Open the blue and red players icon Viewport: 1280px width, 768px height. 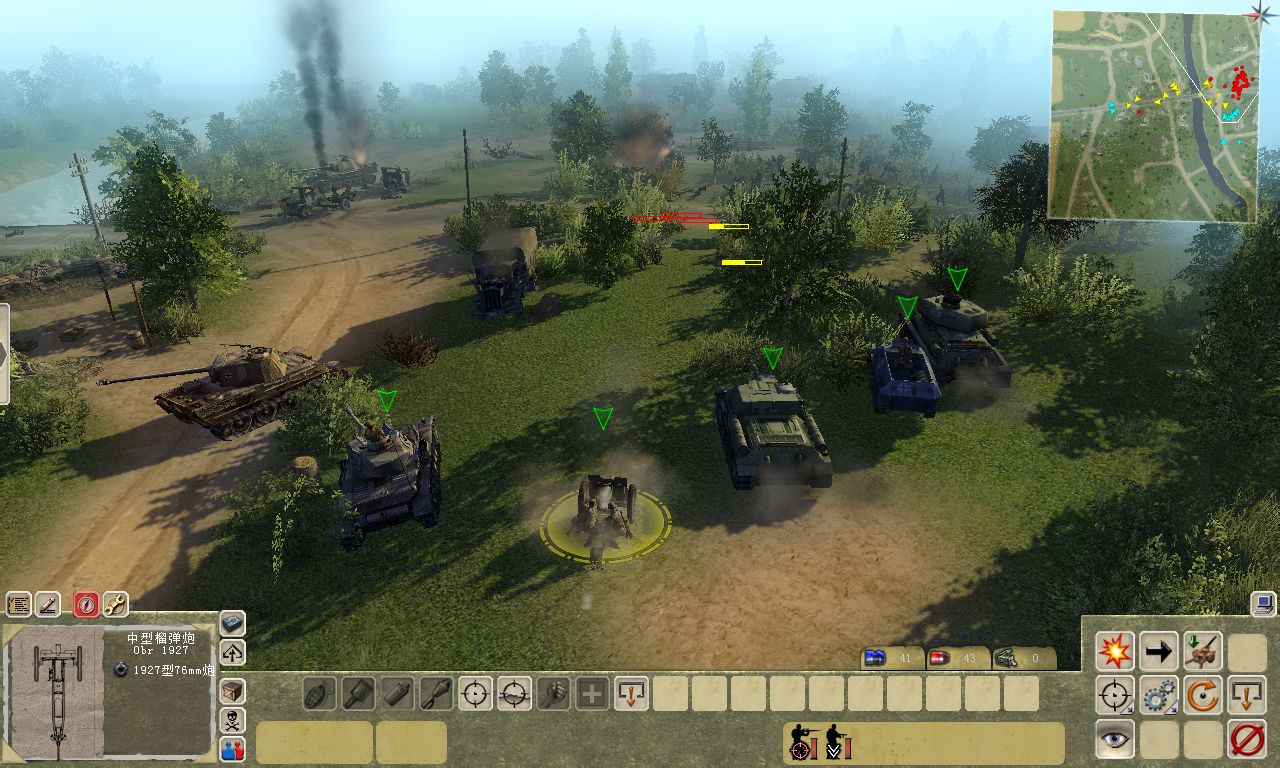point(232,748)
